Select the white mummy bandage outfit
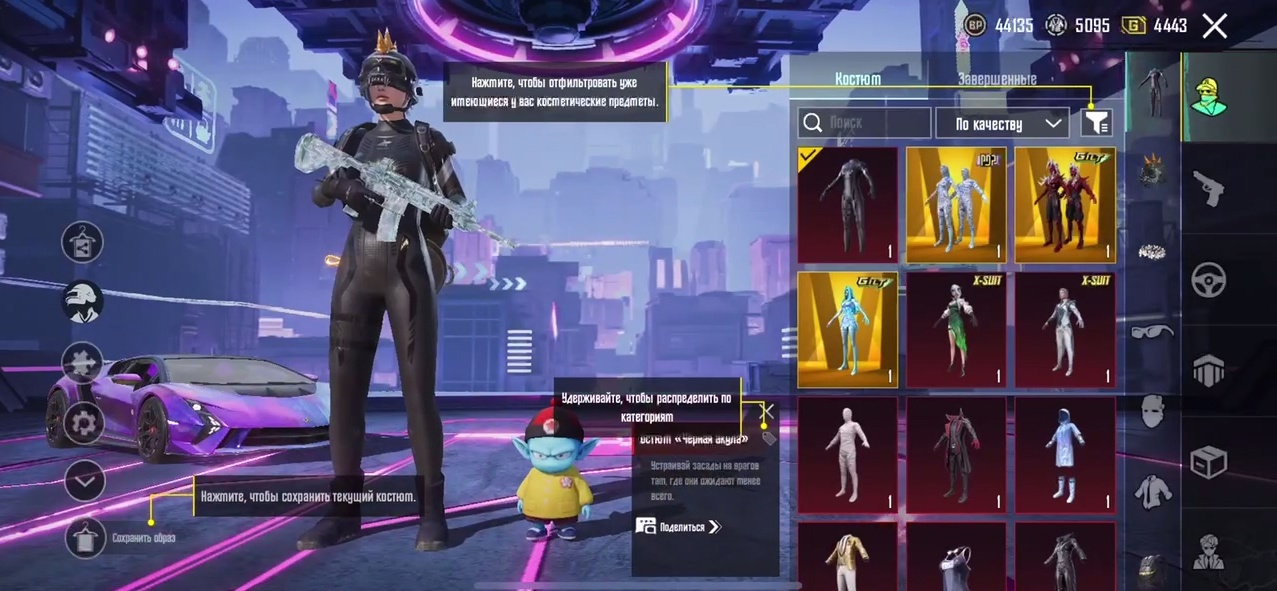This screenshot has height=591, width=1277. (848, 454)
